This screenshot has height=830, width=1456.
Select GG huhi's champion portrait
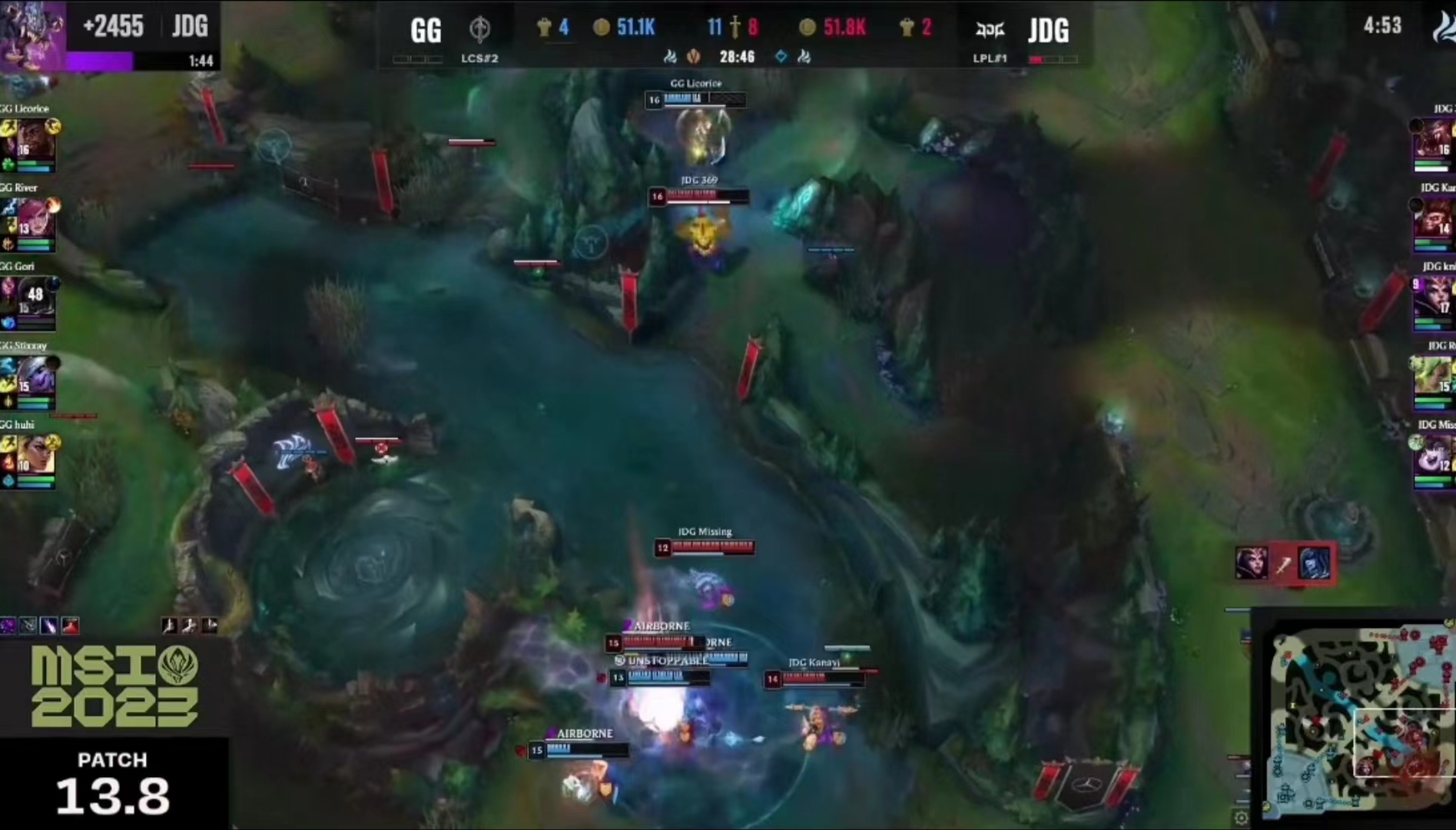(x=35, y=456)
